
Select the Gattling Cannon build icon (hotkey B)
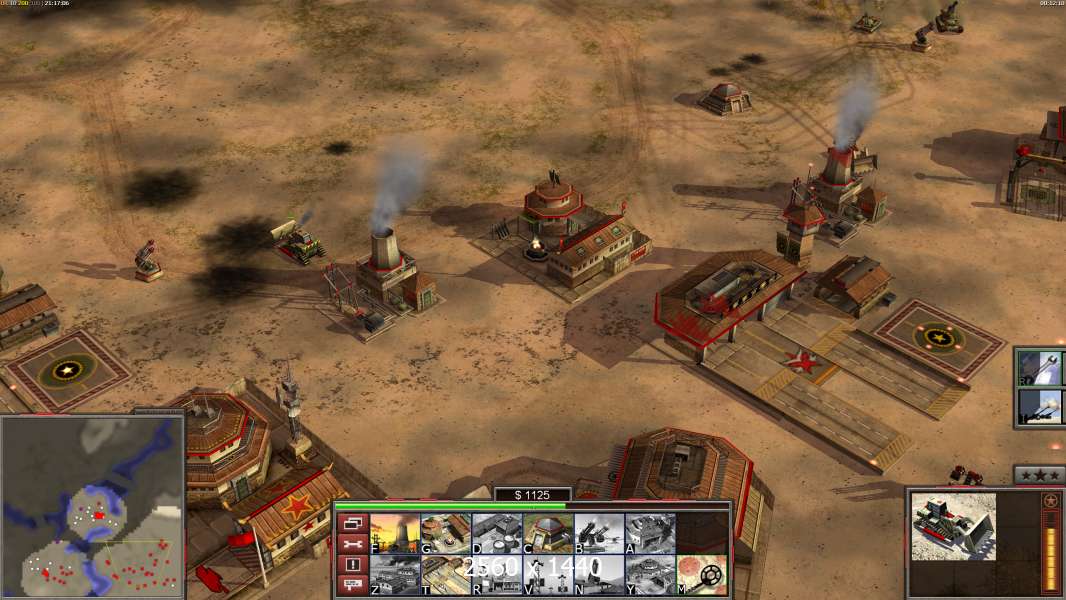click(599, 534)
